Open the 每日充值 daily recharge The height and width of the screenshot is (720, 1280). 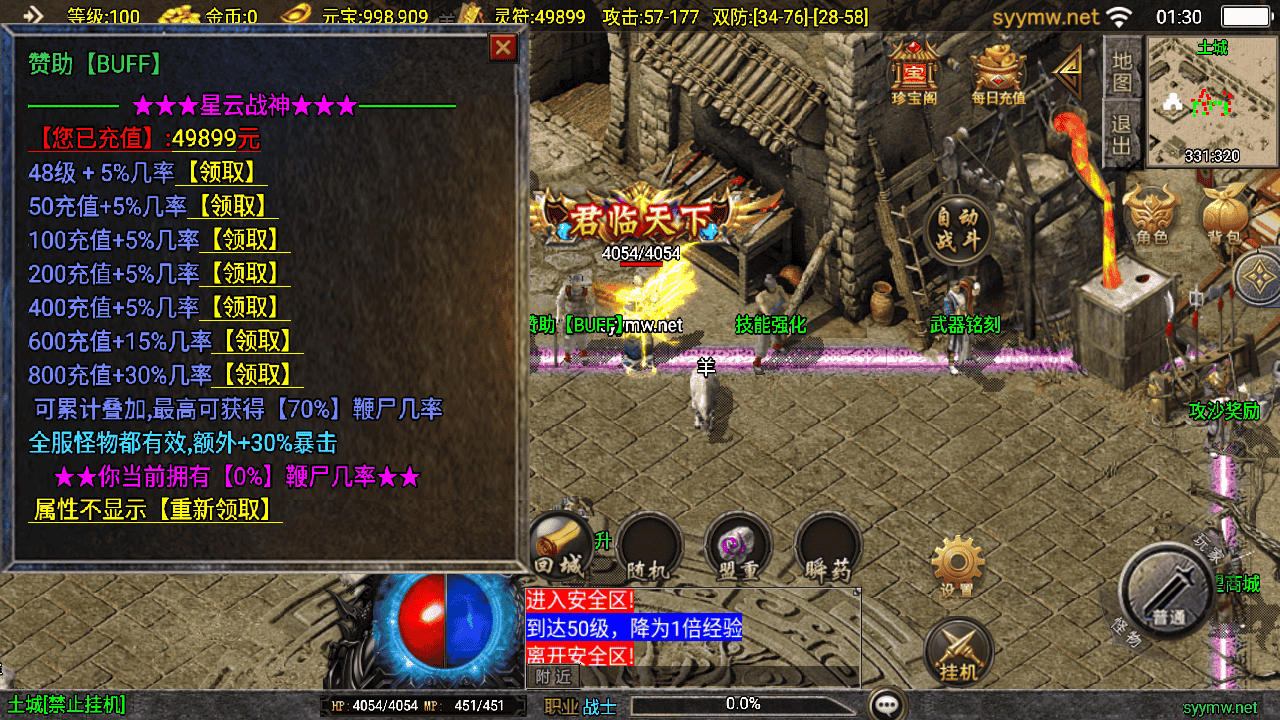[998, 74]
